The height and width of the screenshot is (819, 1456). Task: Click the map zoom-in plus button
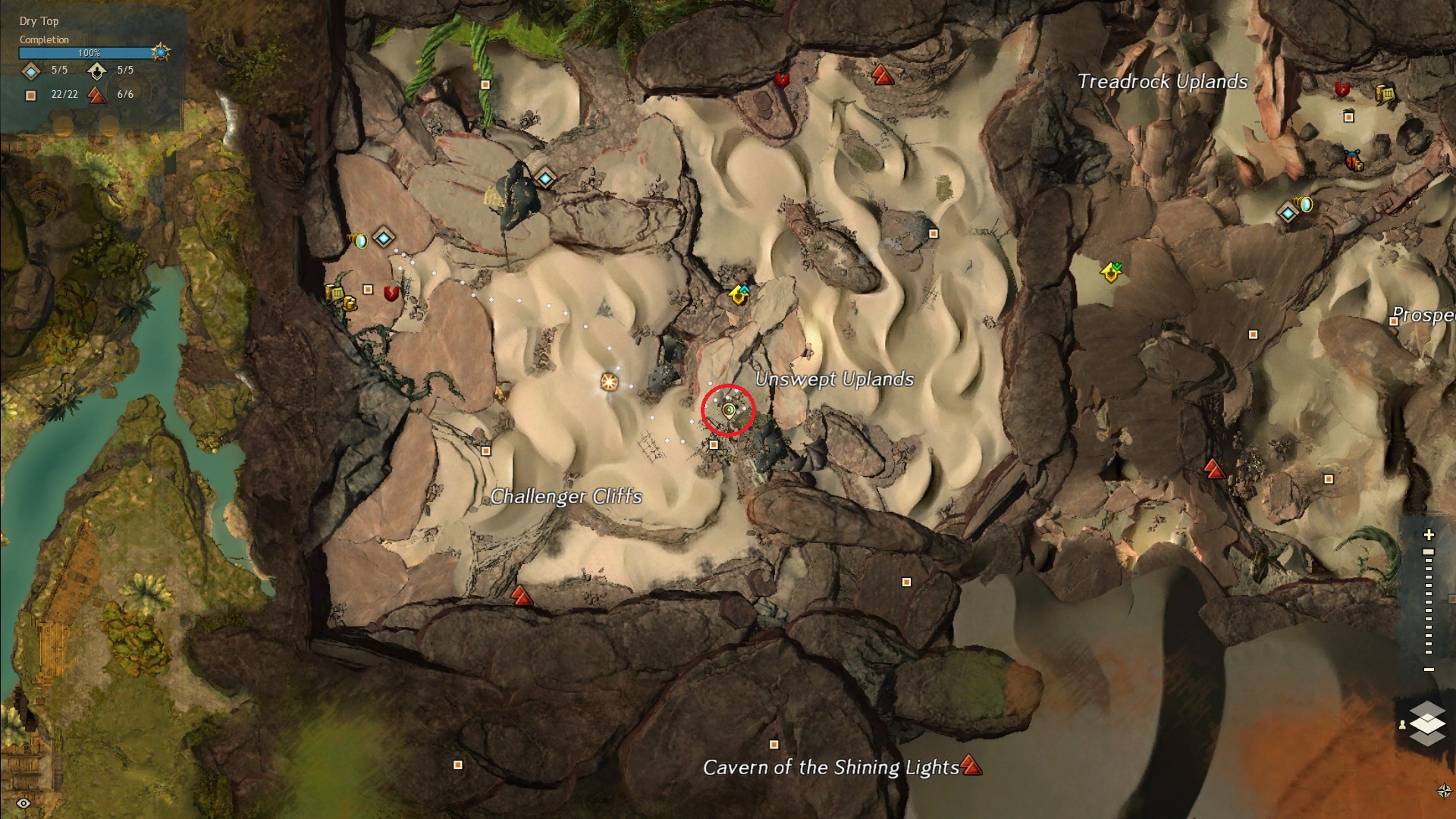pyautogui.click(x=1429, y=535)
